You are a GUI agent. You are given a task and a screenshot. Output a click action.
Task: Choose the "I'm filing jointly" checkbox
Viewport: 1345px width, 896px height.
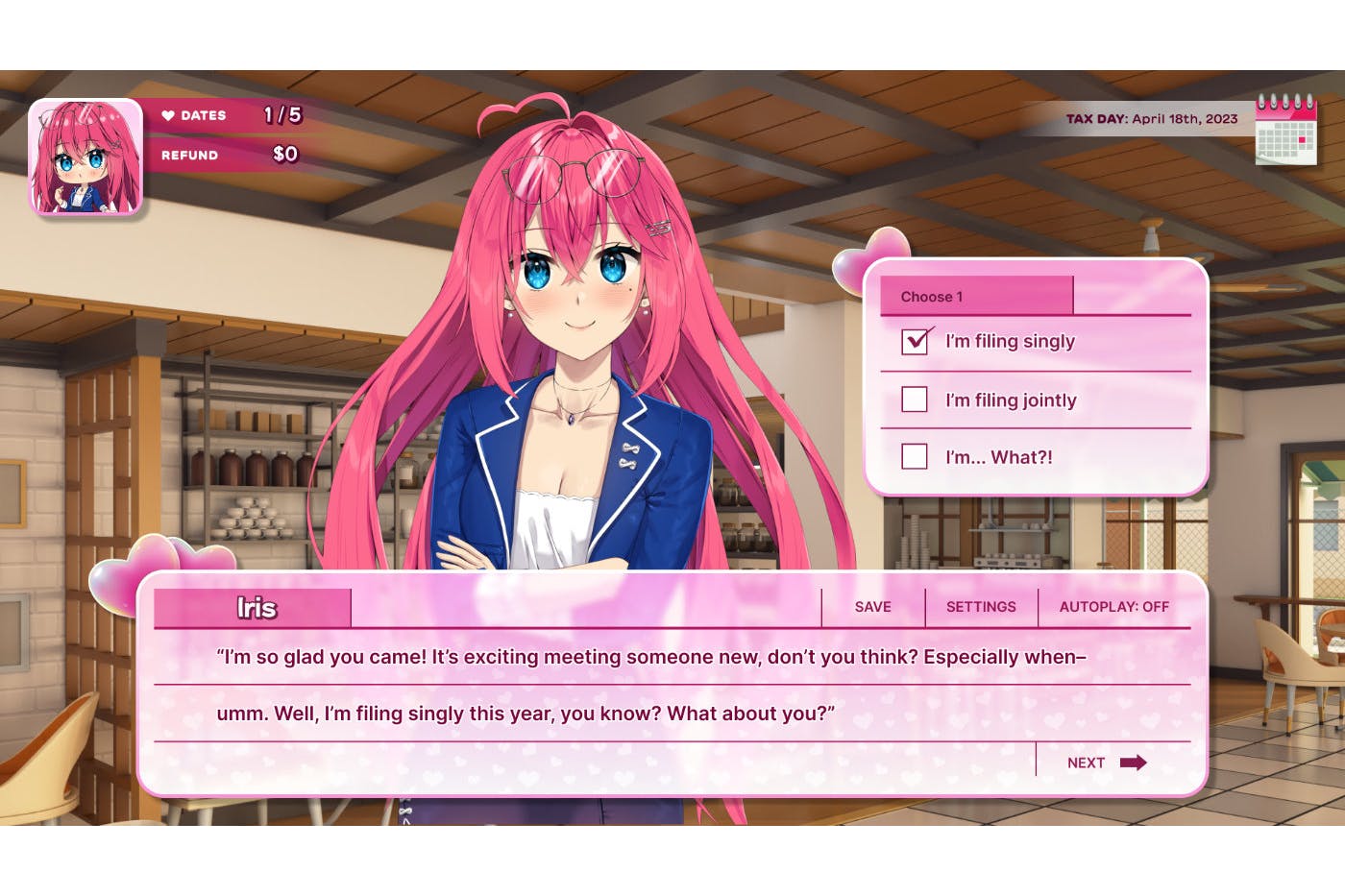point(915,400)
